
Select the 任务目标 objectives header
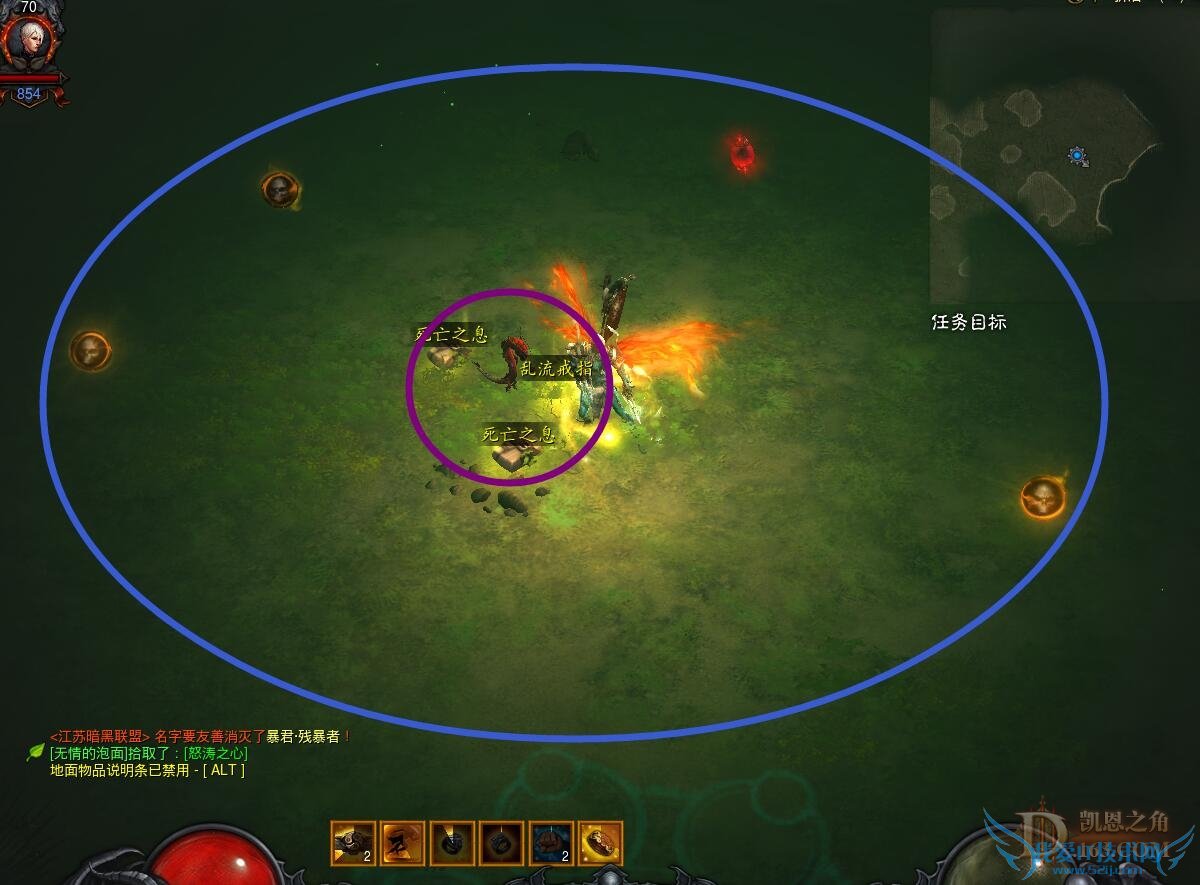(968, 323)
